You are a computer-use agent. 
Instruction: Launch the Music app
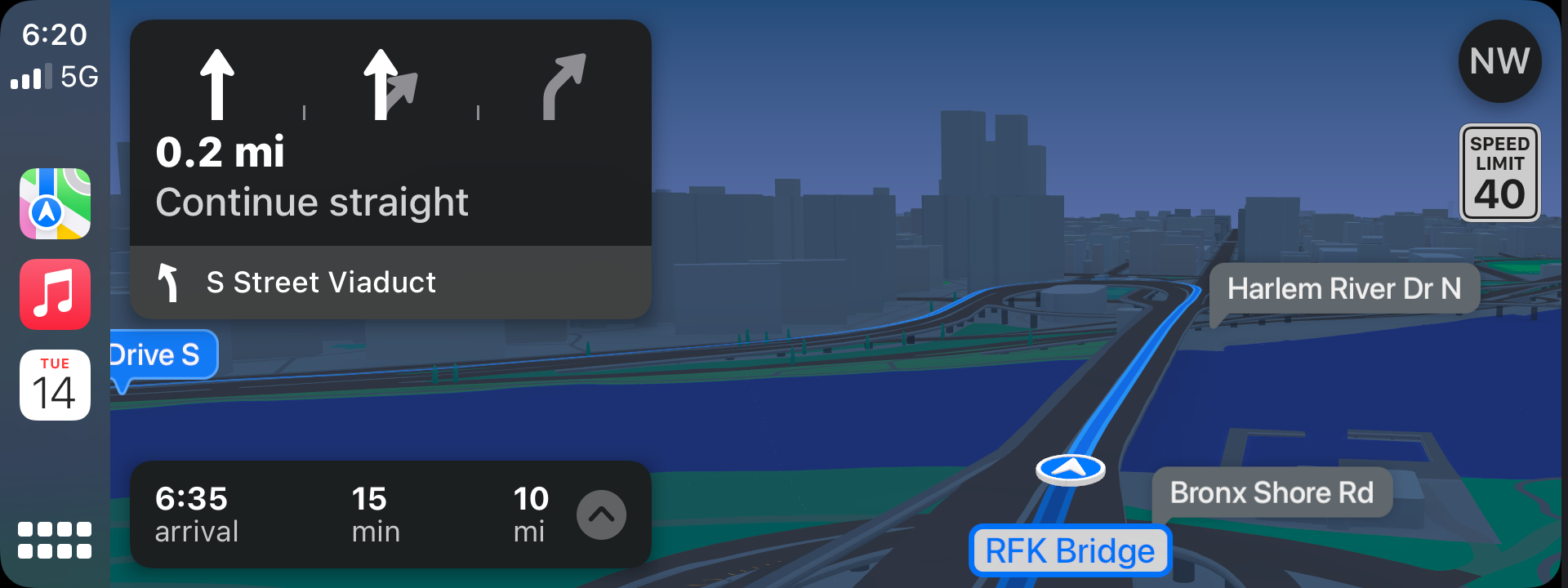pyautogui.click(x=55, y=294)
